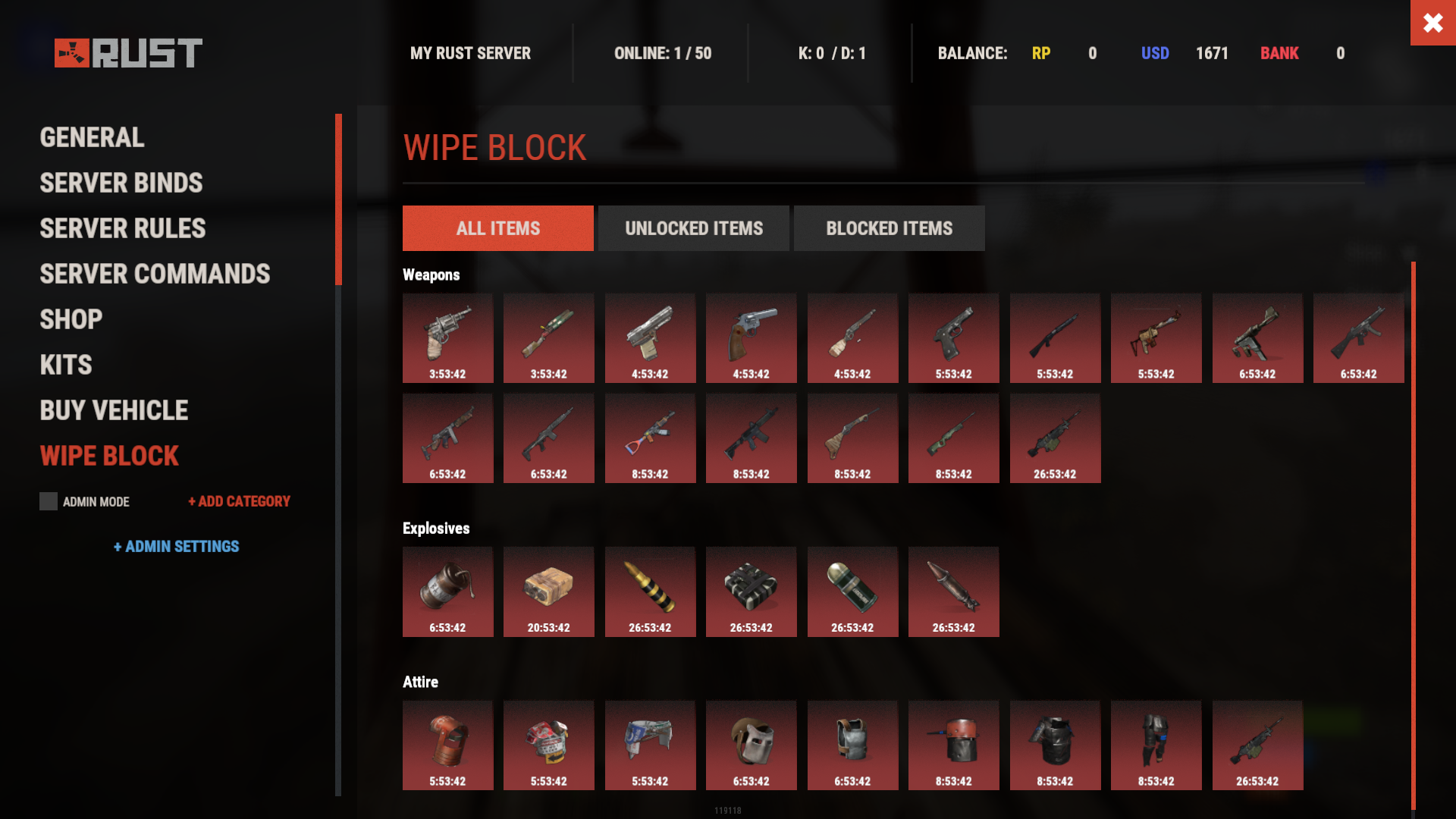Image resolution: width=1456 pixels, height=819 pixels.
Task: Toggle the satchel charge blocked state
Action: point(549,591)
